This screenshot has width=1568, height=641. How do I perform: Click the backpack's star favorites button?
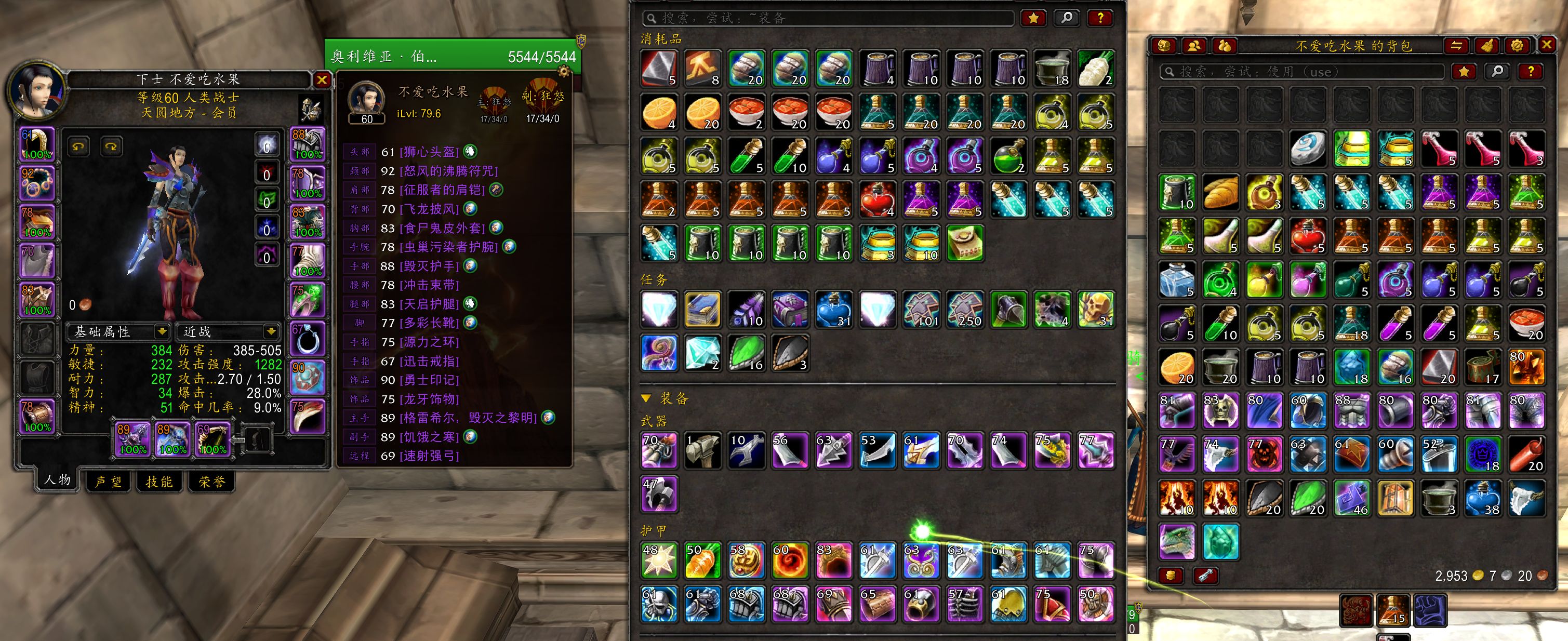point(1464,72)
